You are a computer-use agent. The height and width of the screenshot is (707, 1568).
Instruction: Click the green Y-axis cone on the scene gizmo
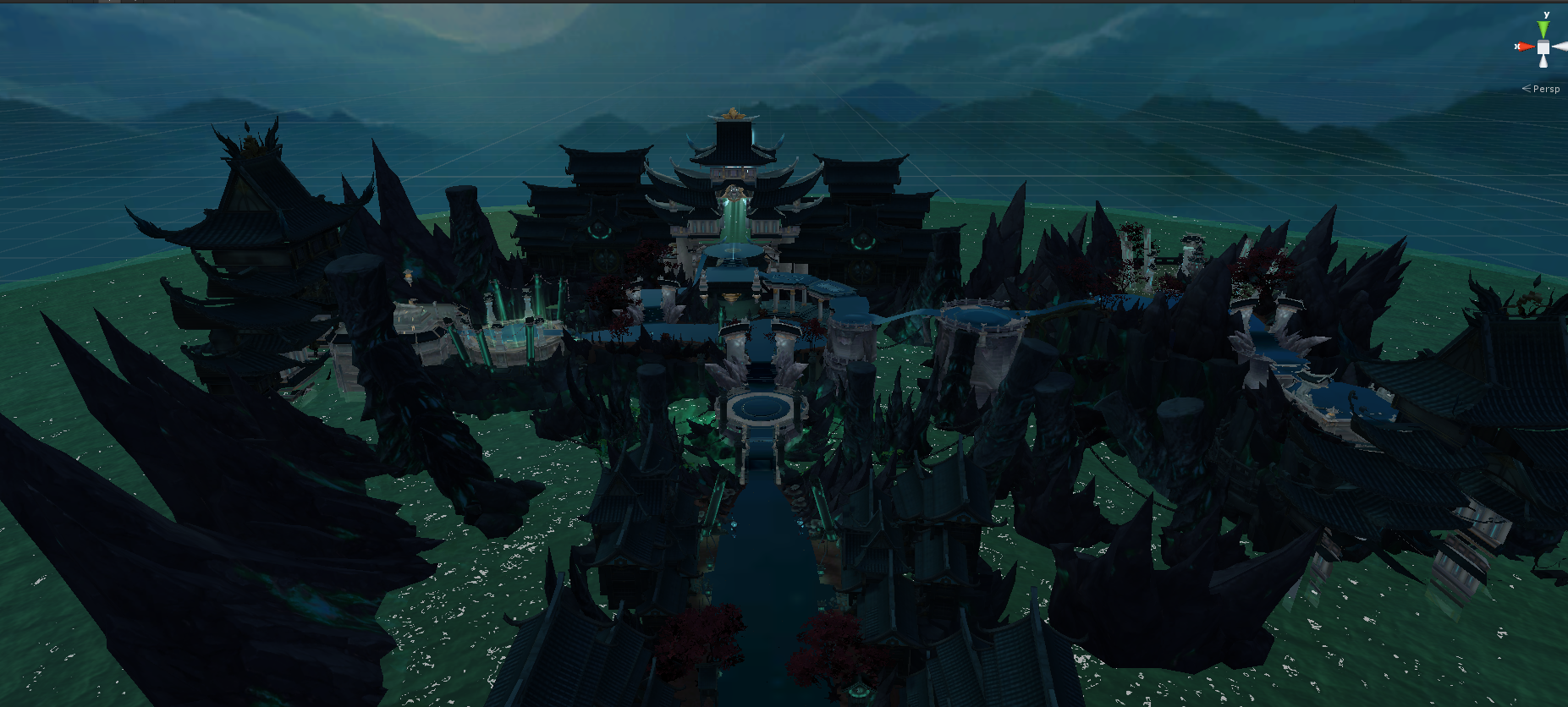tap(1543, 29)
